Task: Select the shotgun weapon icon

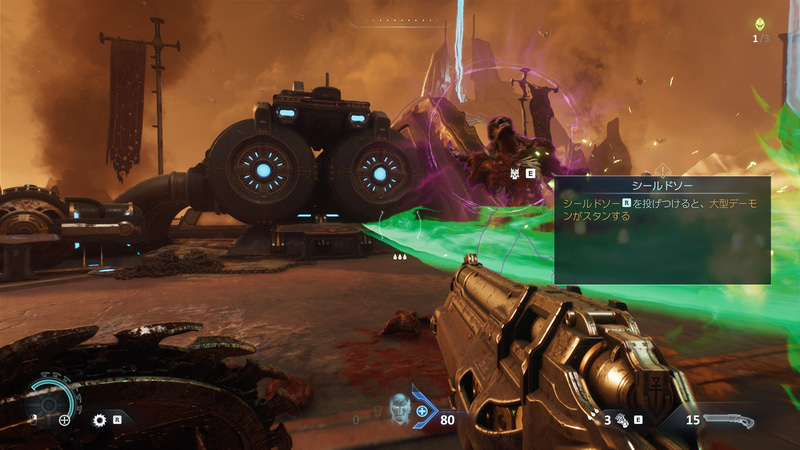Action: tap(729, 420)
